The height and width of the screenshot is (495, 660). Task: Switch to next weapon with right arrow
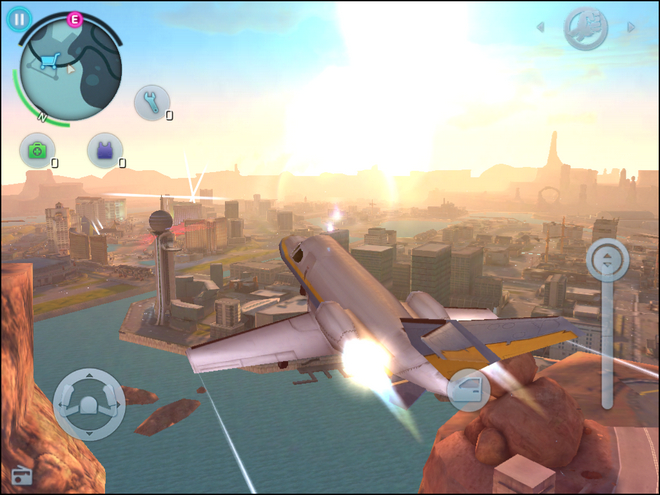click(631, 28)
